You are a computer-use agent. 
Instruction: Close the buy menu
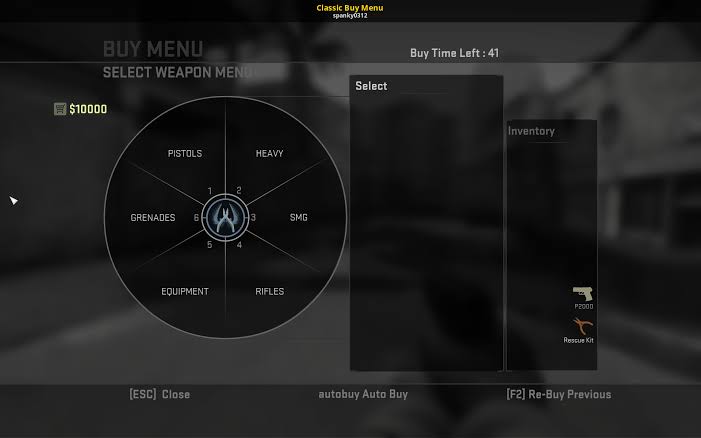point(160,395)
